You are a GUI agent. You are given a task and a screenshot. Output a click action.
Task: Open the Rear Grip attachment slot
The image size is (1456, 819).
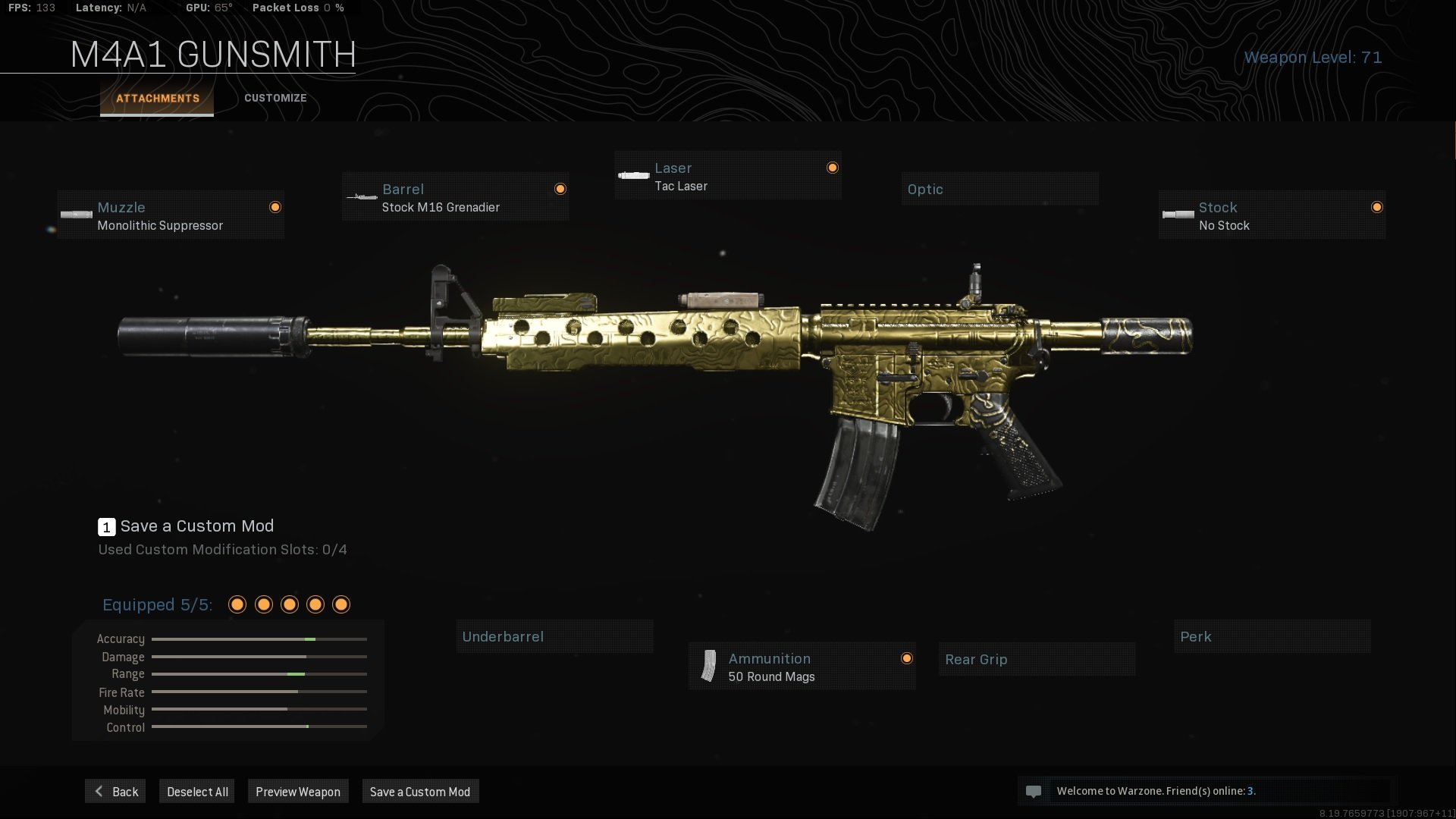click(x=1036, y=659)
